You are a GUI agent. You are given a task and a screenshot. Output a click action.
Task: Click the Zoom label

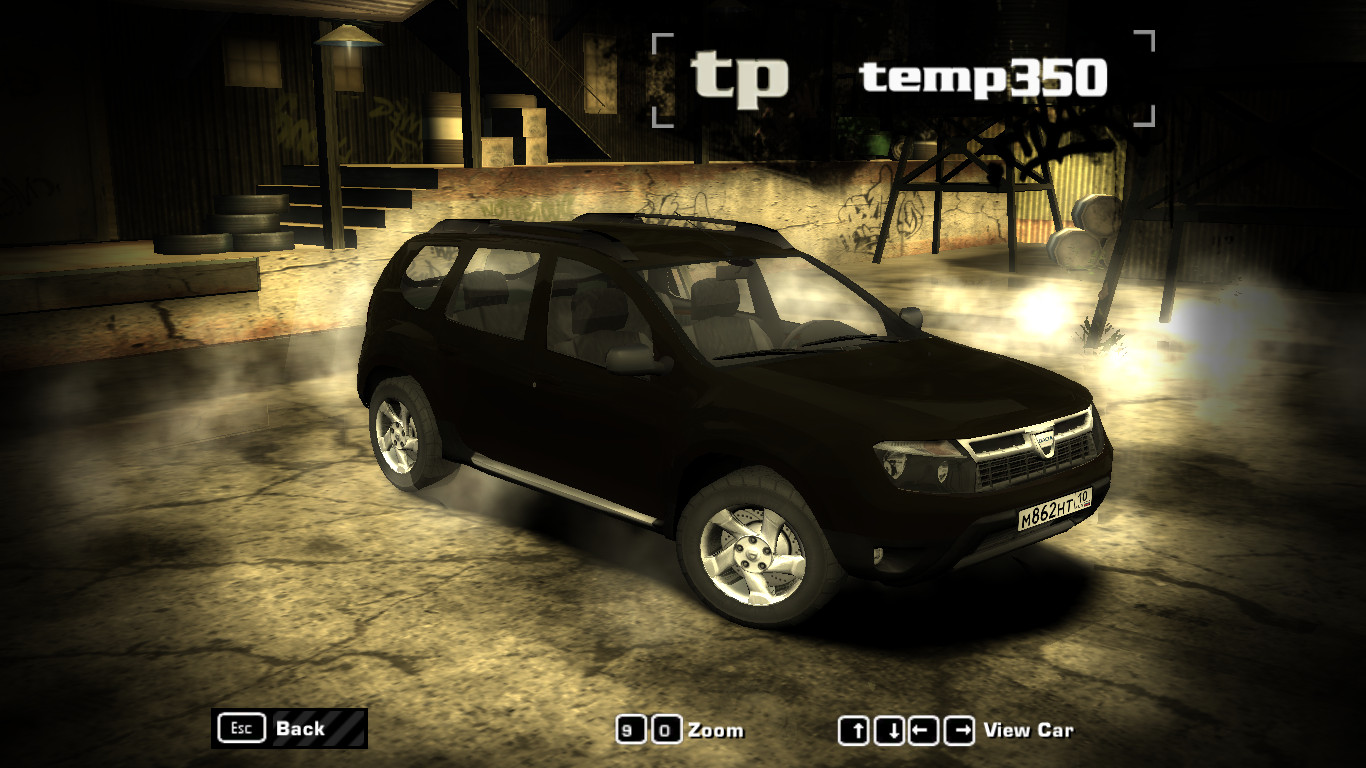[x=716, y=730]
